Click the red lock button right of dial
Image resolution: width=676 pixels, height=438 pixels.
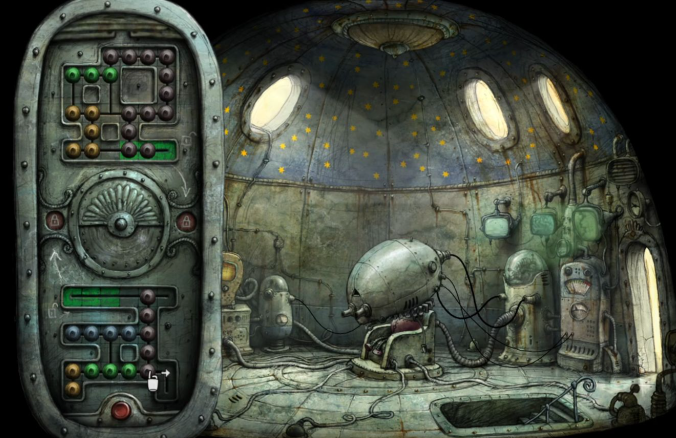point(185,220)
